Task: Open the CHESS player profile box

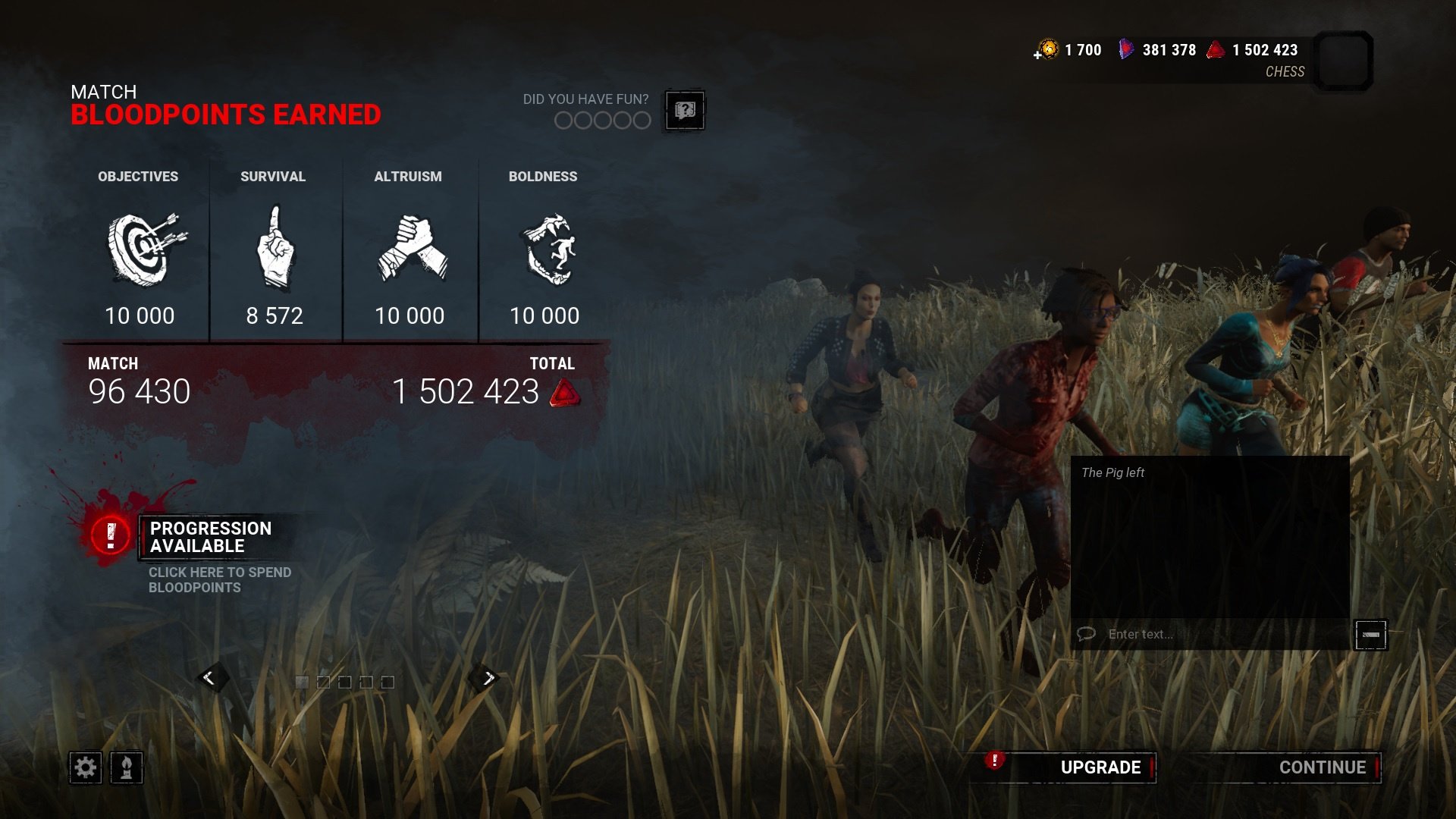Action: [x=1343, y=61]
